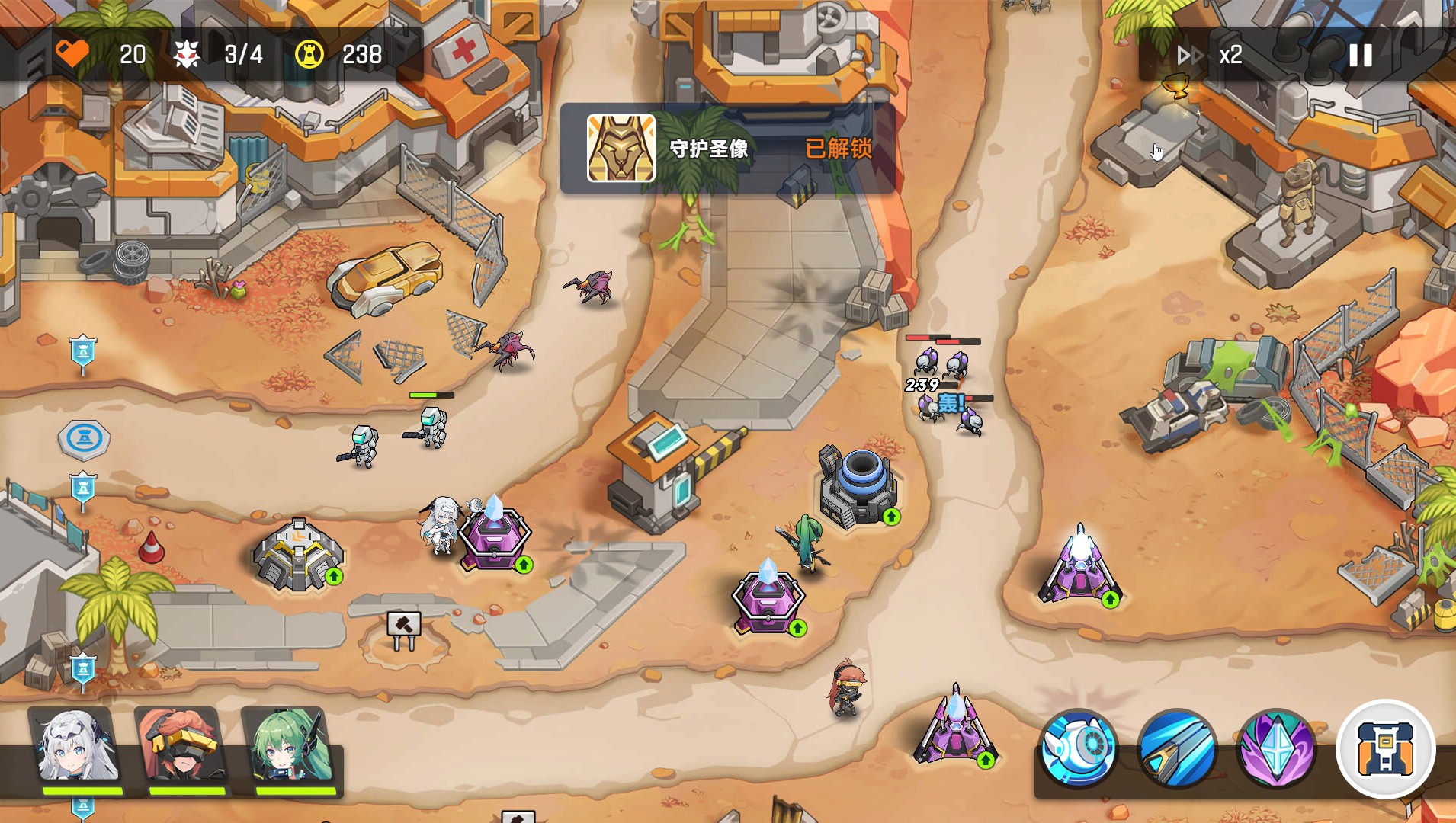This screenshot has width=1456, height=823.
Task: Click the blue circular rally point marker
Action: tap(84, 440)
